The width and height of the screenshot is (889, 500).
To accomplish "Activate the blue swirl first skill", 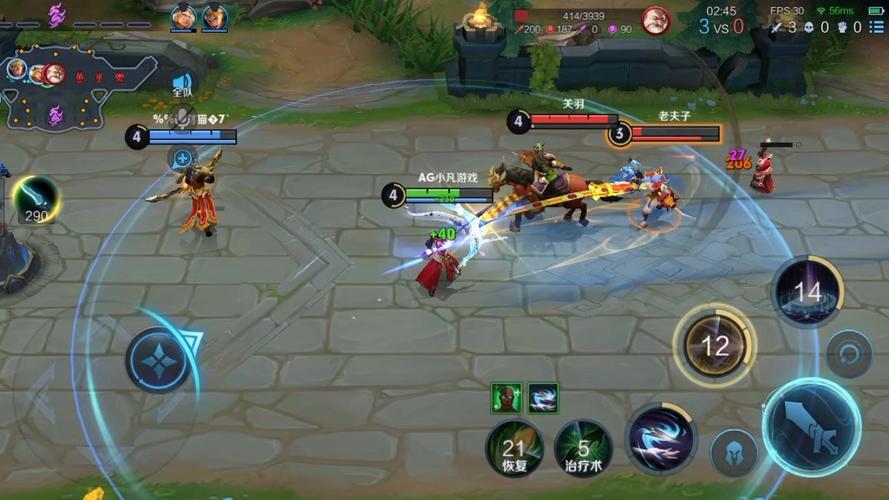I will [x=660, y=438].
